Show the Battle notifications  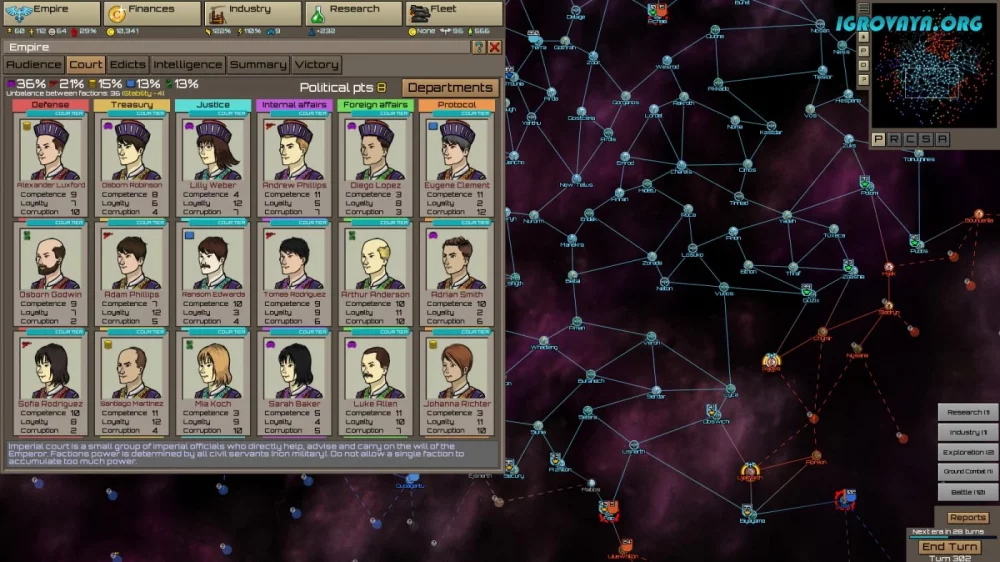[967, 492]
